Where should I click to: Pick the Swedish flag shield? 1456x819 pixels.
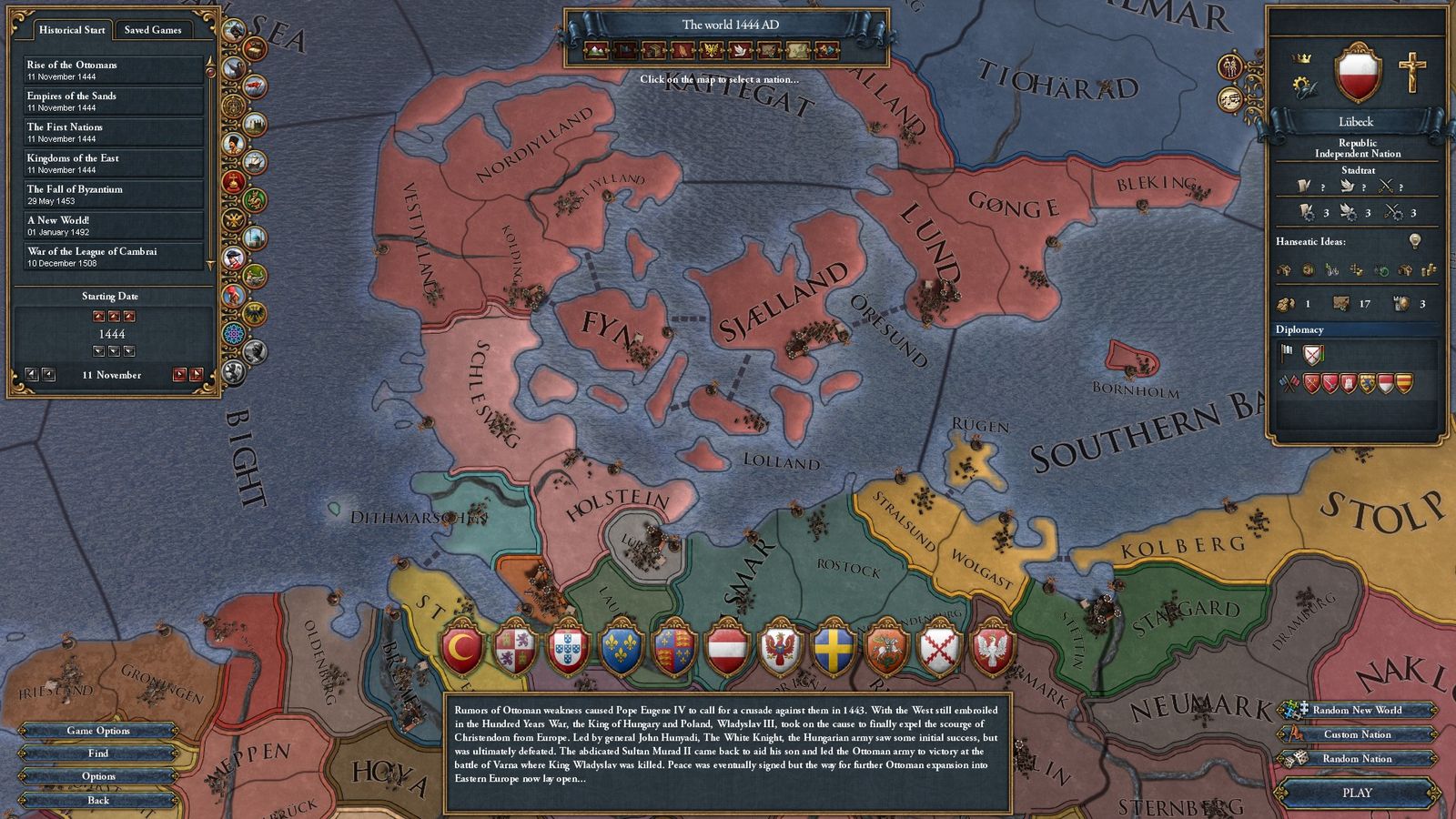coord(834,652)
